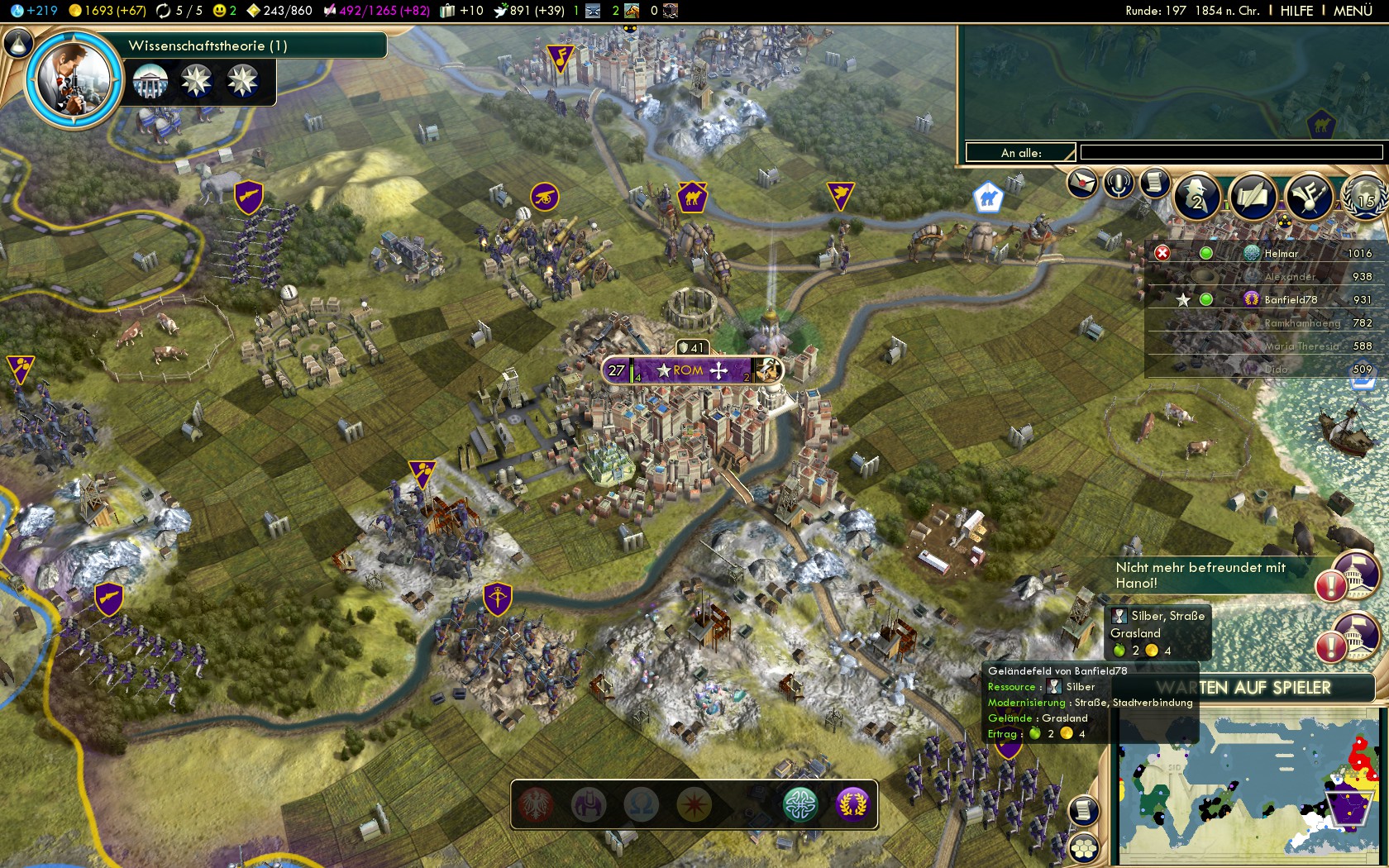Change the 'An alle:' chat recipient
Screen dimensions: 1389x868
1020,153
